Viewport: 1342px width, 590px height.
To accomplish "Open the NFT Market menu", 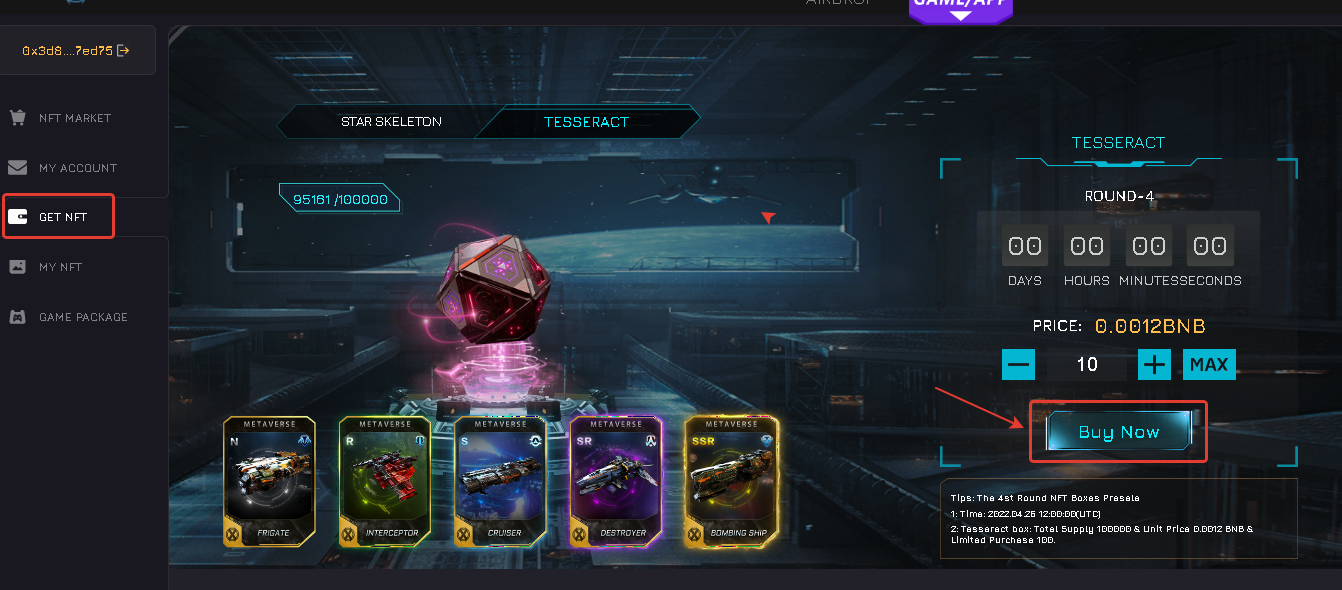I will 74,118.
